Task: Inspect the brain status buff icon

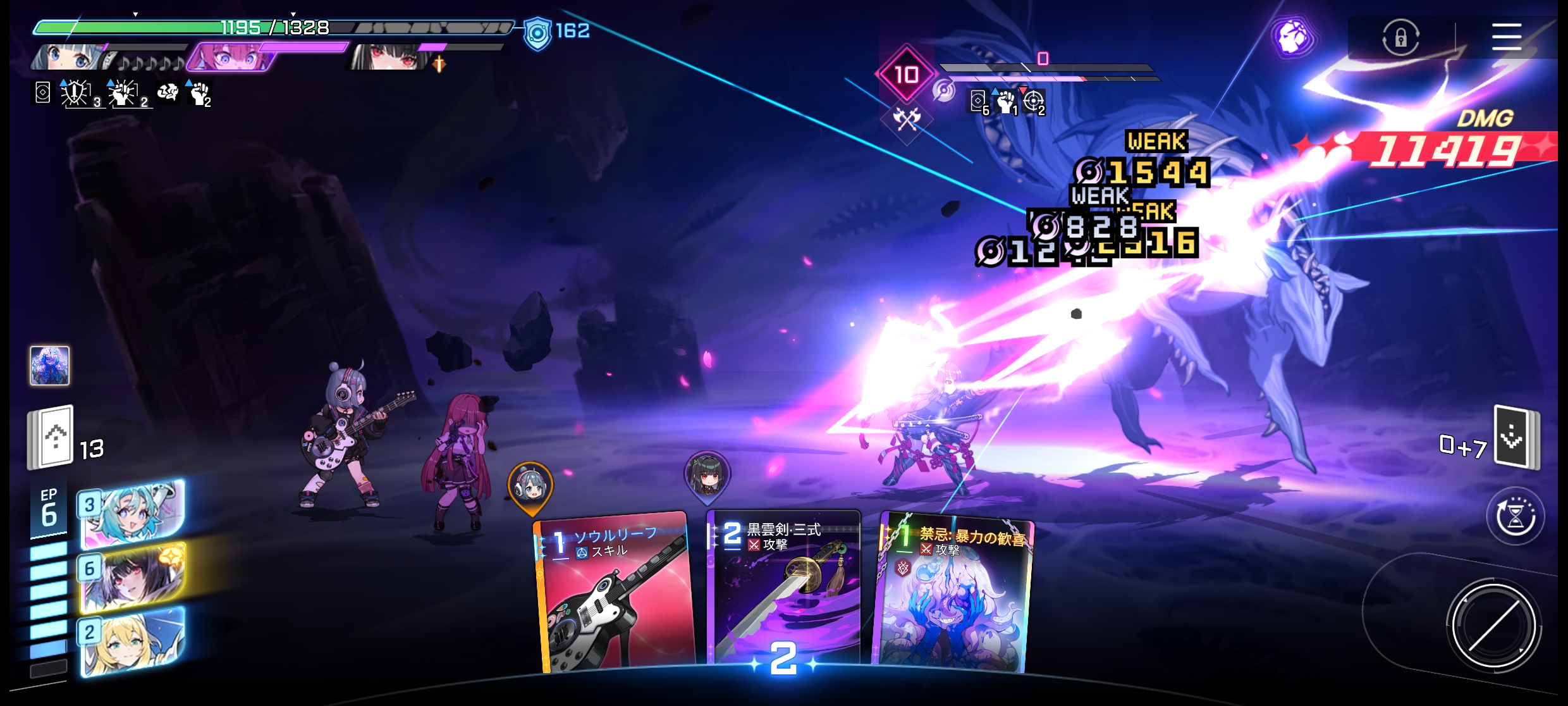Action: pos(168,94)
